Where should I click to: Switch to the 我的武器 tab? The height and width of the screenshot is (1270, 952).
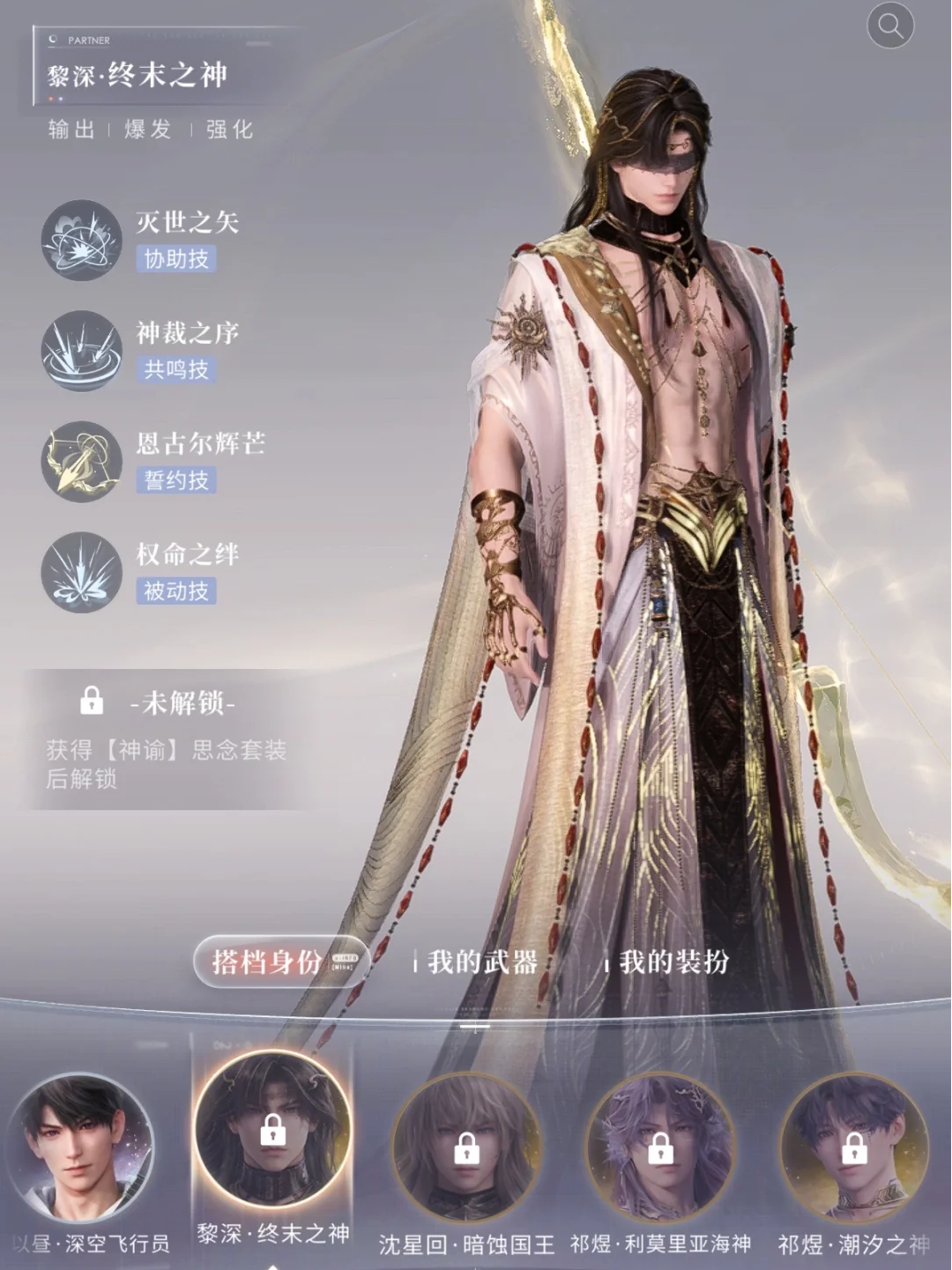click(482, 962)
